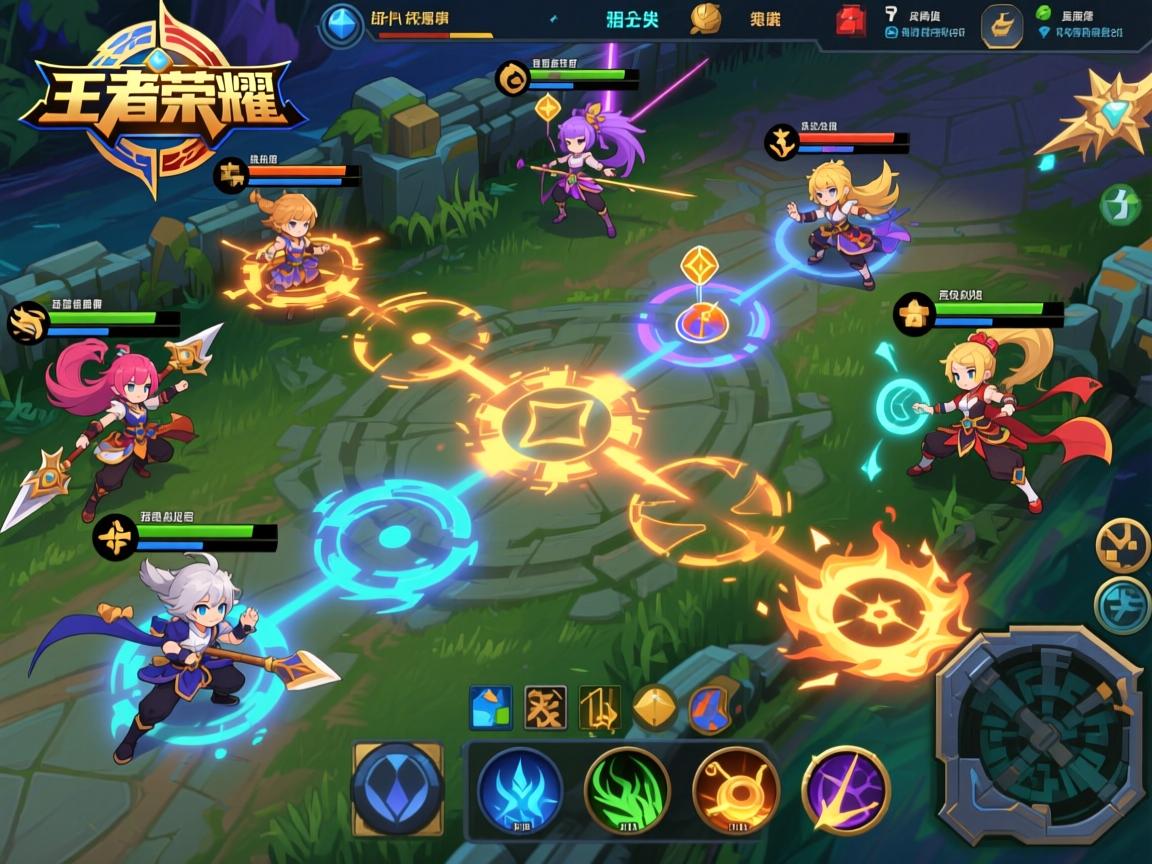
Task: Click the circular gear-shaped minimap
Action: pyautogui.click(x=1039, y=735)
